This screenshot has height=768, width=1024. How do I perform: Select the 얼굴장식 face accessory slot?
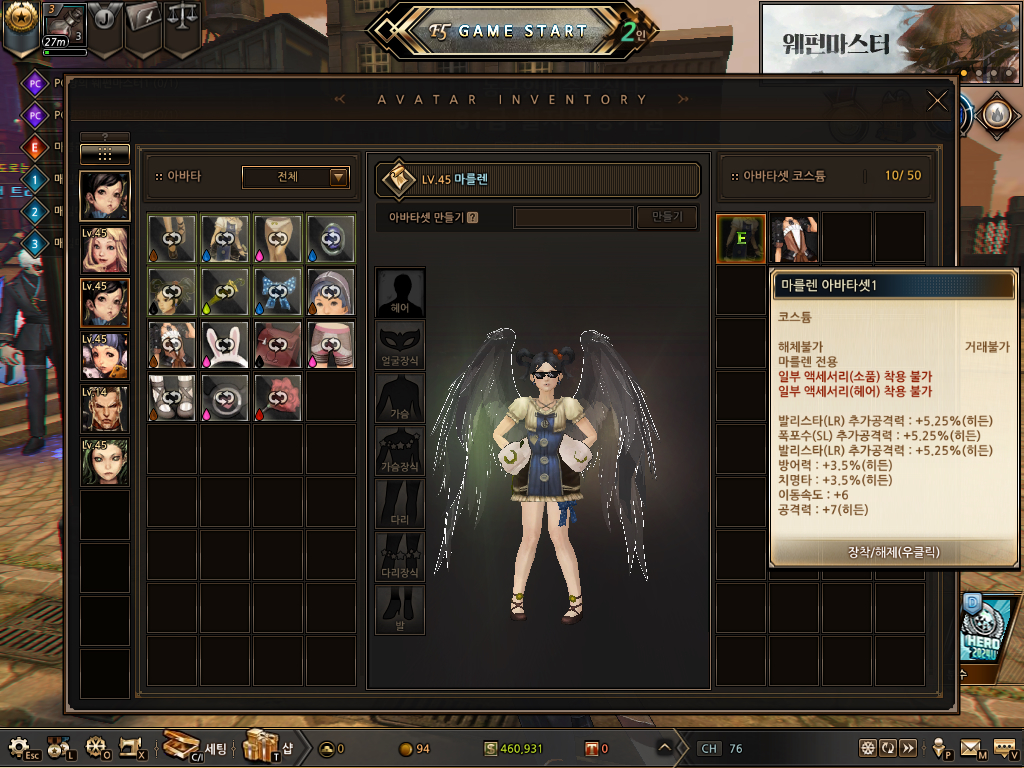click(x=400, y=345)
